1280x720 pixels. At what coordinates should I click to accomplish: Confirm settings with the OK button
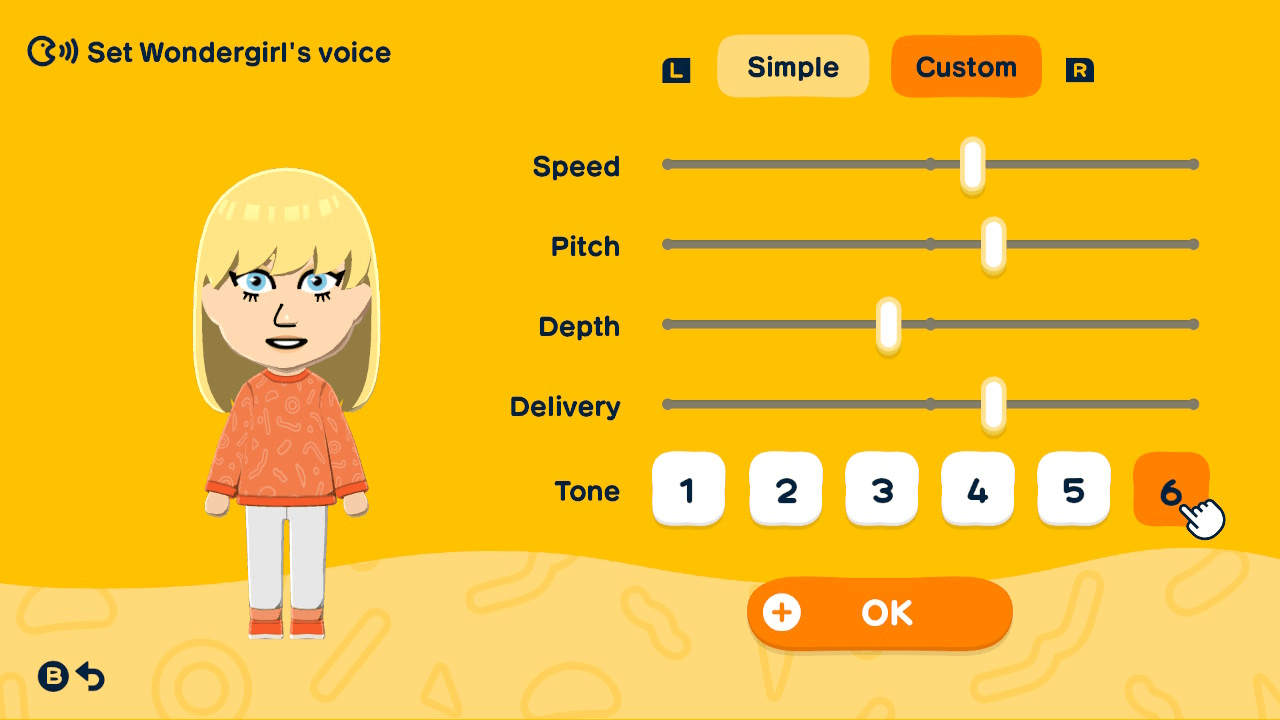(880, 613)
